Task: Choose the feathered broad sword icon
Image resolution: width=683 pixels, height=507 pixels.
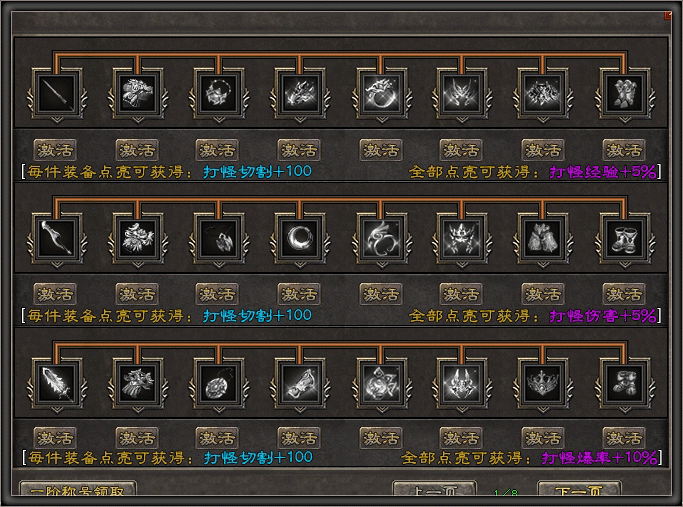Action: (x=56, y=382)
